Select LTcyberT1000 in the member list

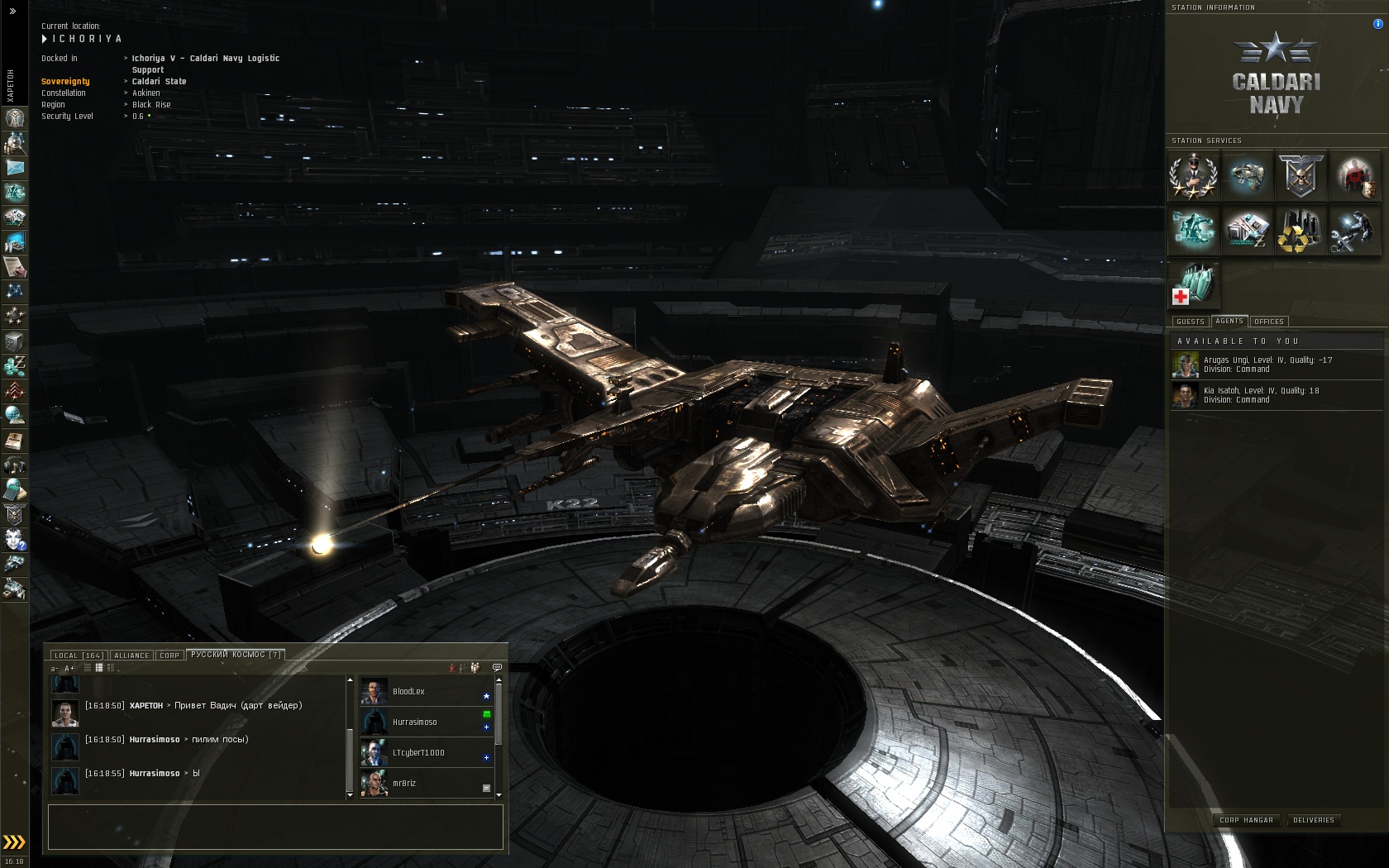click(418, 753)
